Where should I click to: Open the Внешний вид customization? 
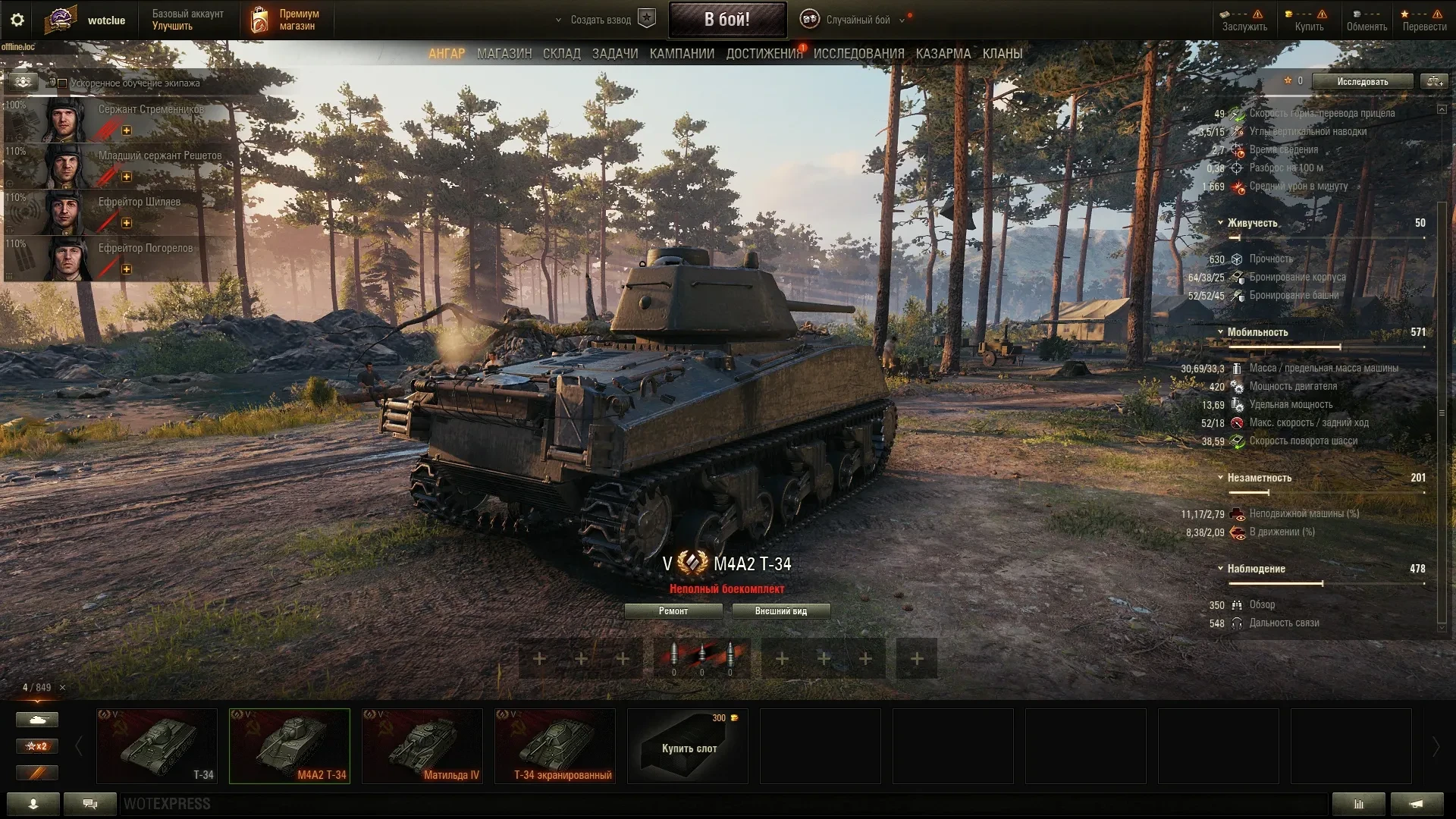pyautogui.click(x=780, y=611)
